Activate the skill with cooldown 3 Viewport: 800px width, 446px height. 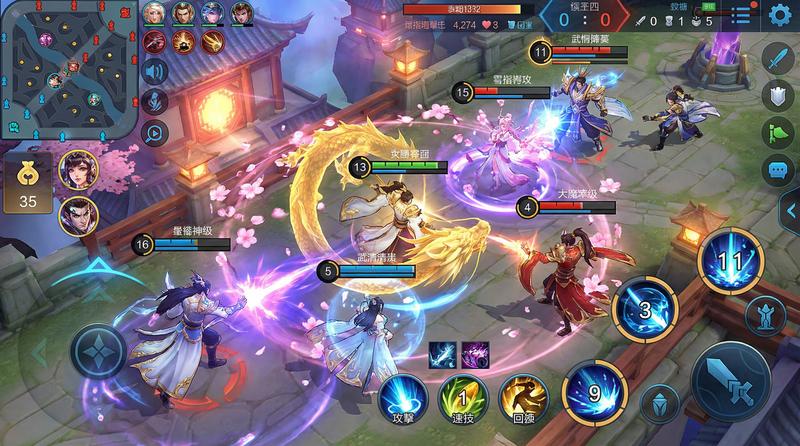(x=644, y=310)
